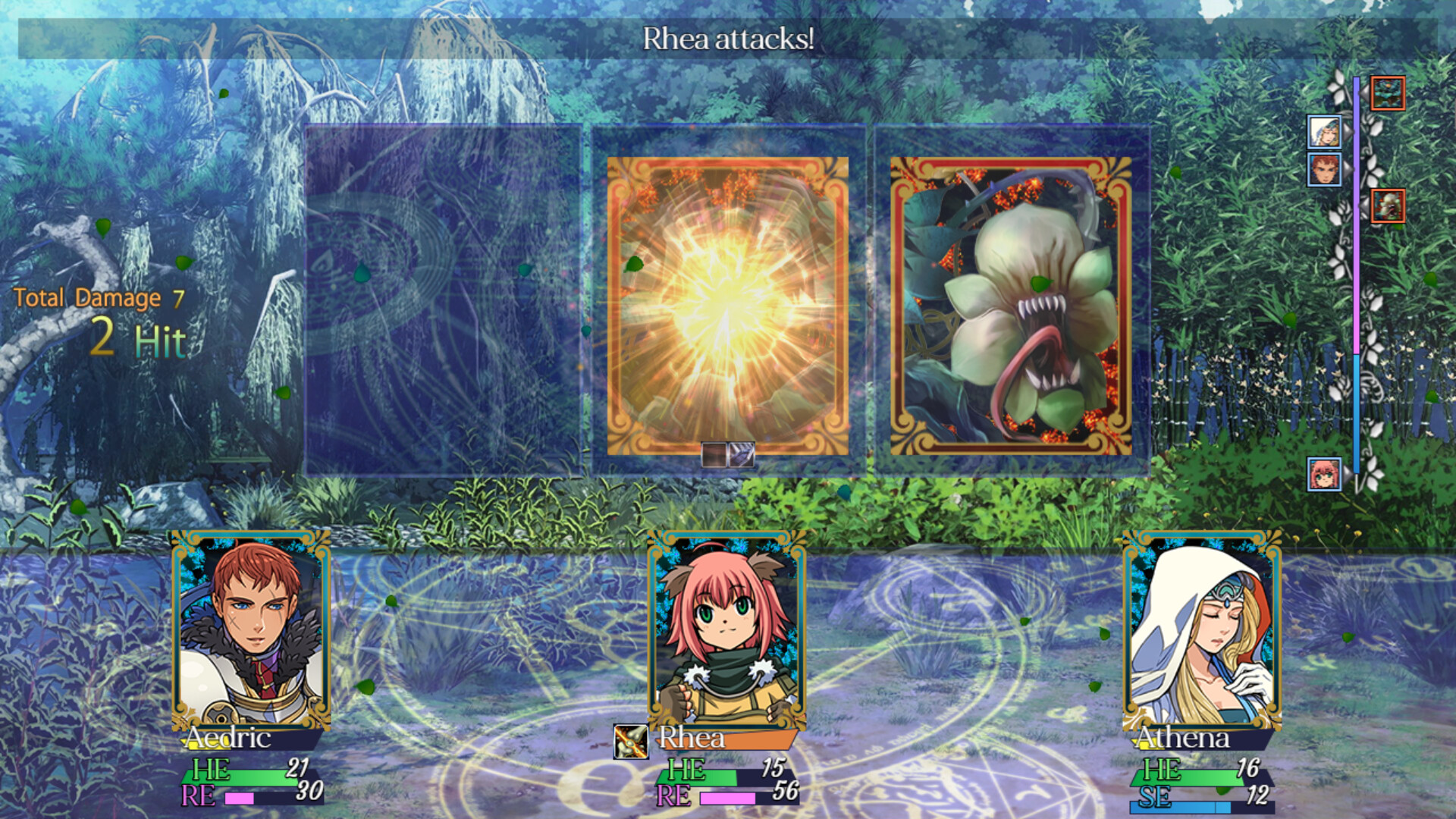The height and width of the screenshot is (819, 1456).
Task: Click the small weapon card icon under spell card
Action: [742, 455]
